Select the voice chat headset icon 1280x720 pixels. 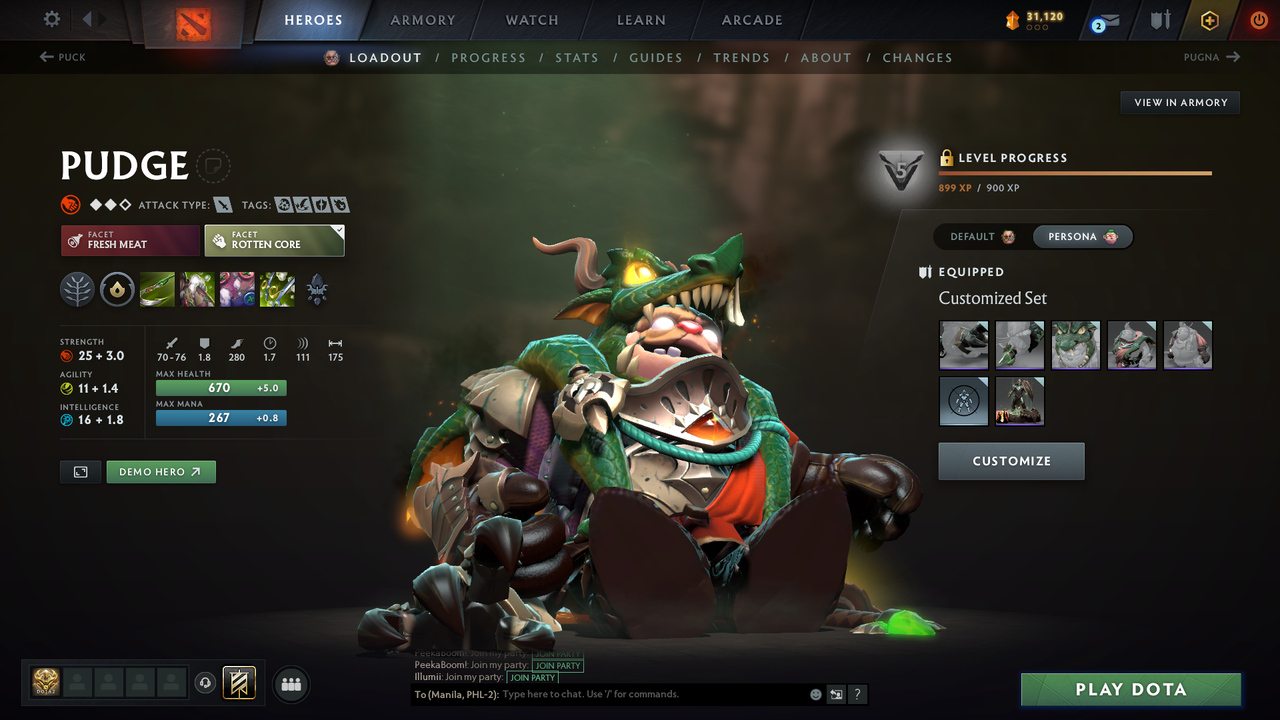(204, 682)
